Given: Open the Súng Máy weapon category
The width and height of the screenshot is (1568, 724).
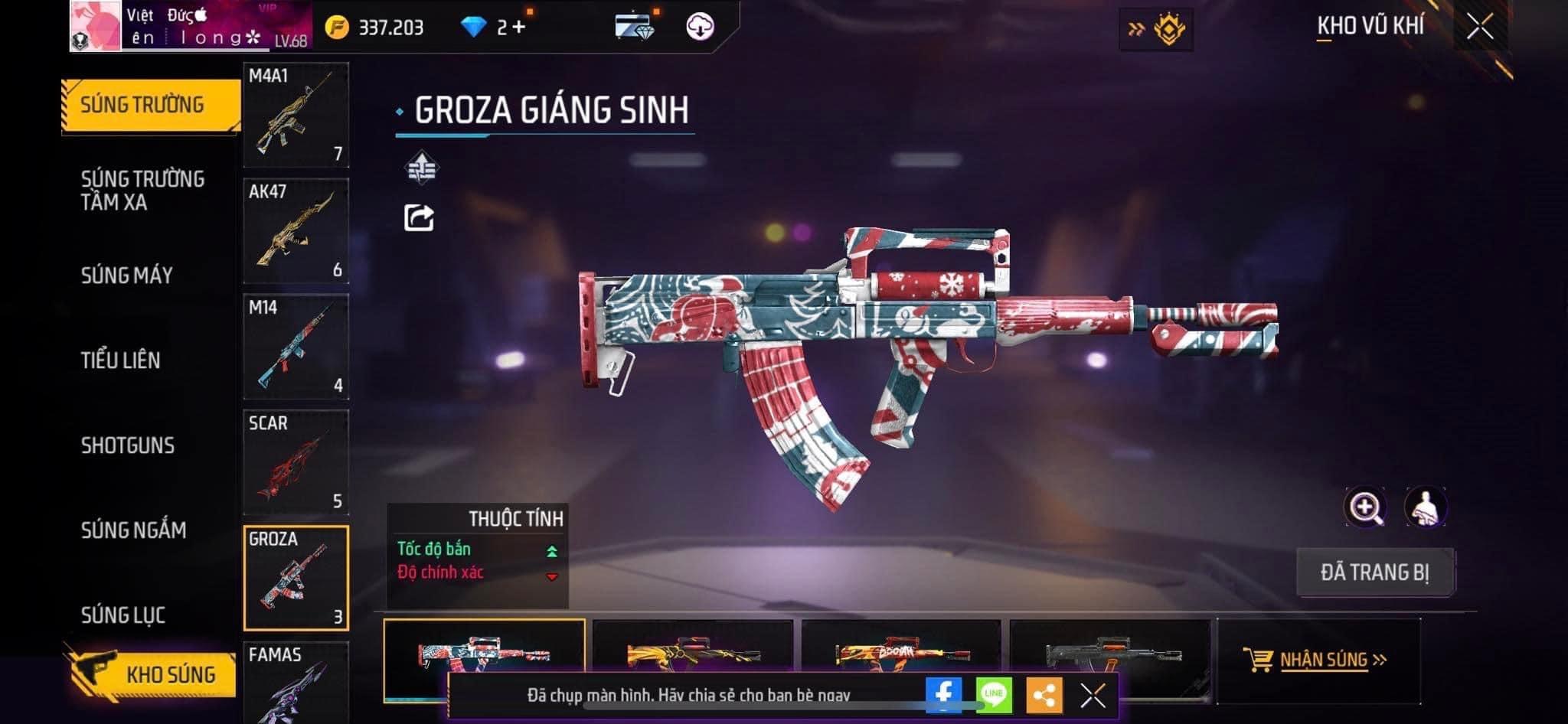Looking at the screenshot, I should point(127,276).
